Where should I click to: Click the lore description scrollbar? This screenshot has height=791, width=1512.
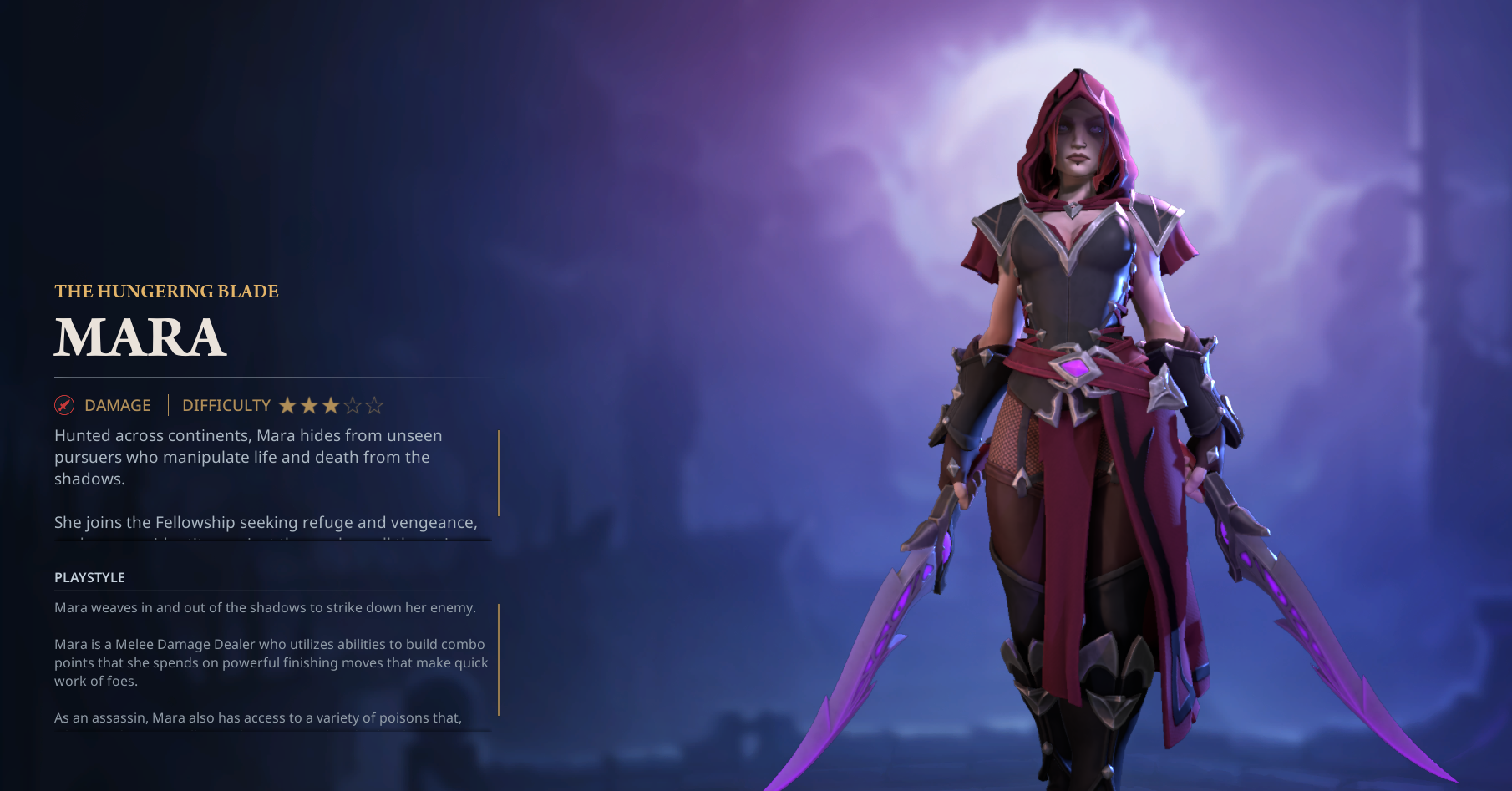point(499,473)
